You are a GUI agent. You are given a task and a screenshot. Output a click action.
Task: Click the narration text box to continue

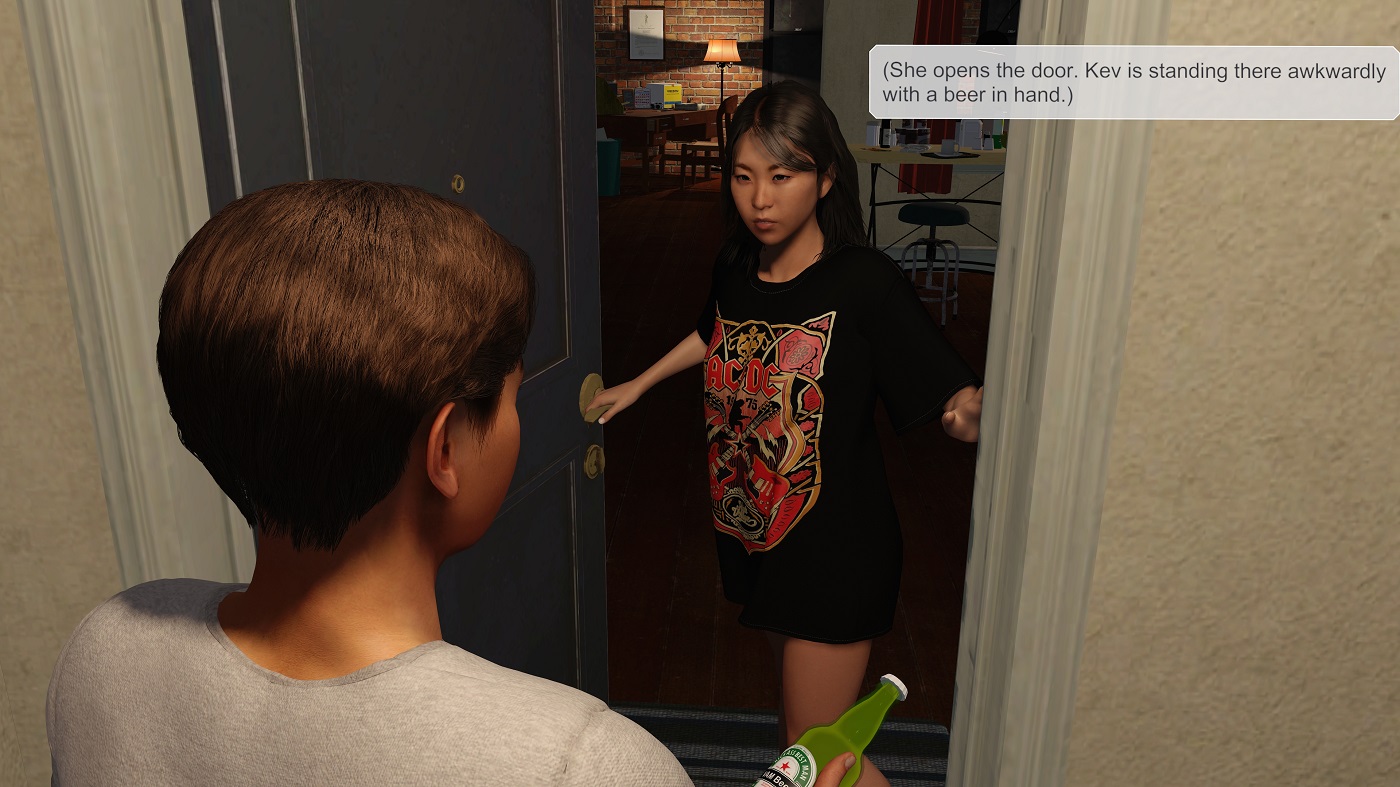pyautogui.click(x=1133, y=83)
